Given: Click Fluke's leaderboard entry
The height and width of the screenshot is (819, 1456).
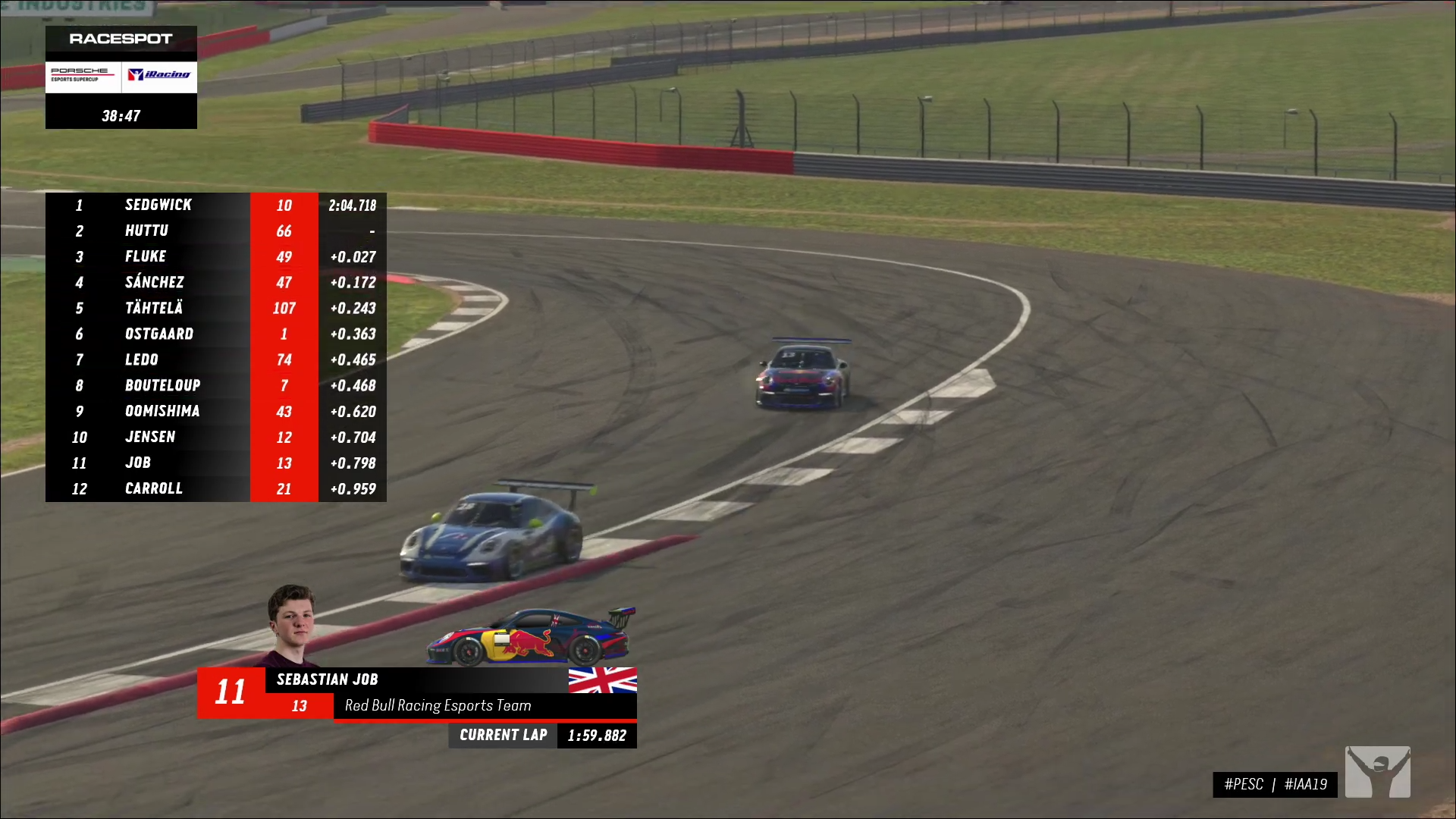Looking at the screenshot, I should [x=215, y=256].
